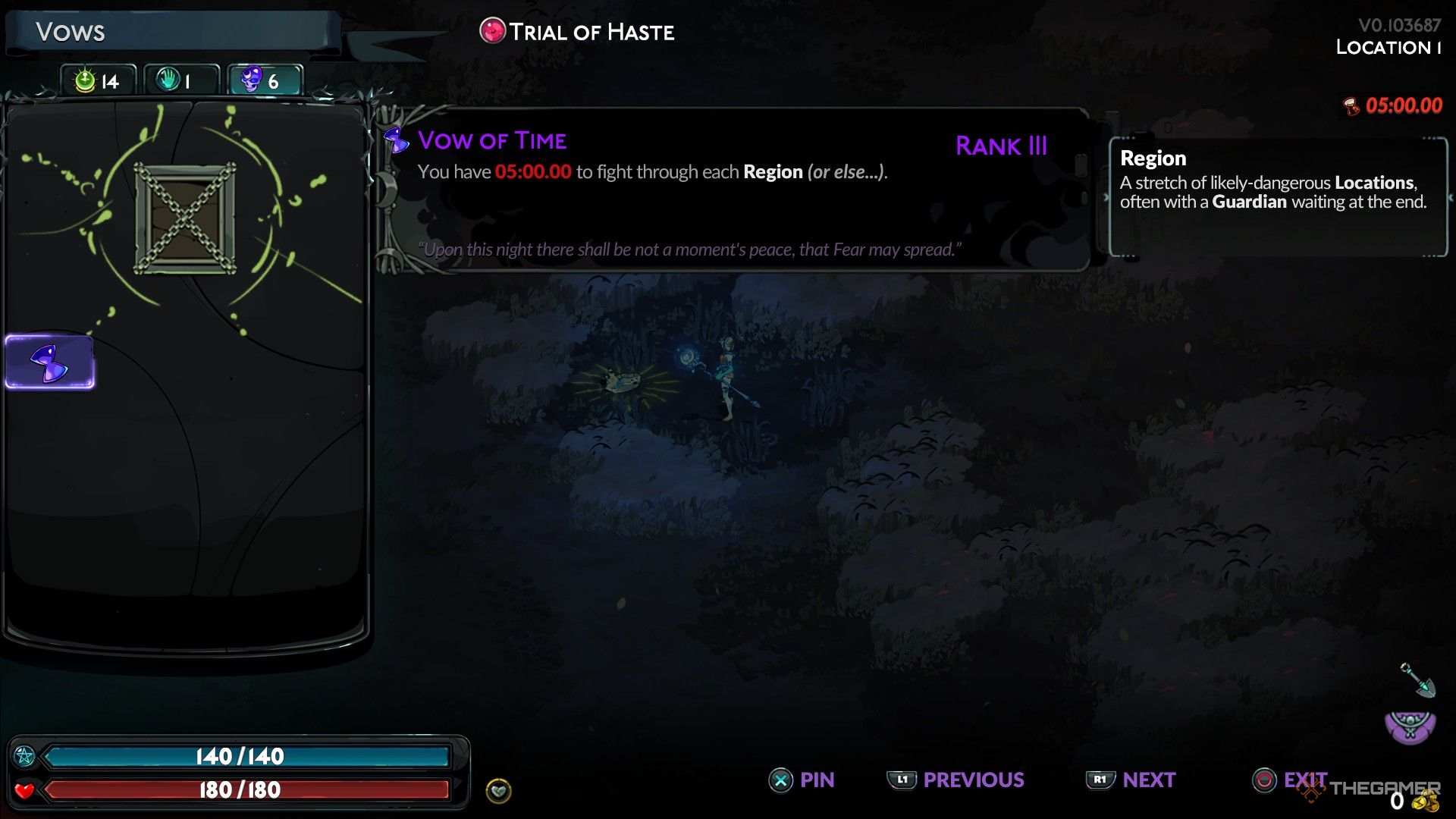Select the Location I label

[1391, 47]
